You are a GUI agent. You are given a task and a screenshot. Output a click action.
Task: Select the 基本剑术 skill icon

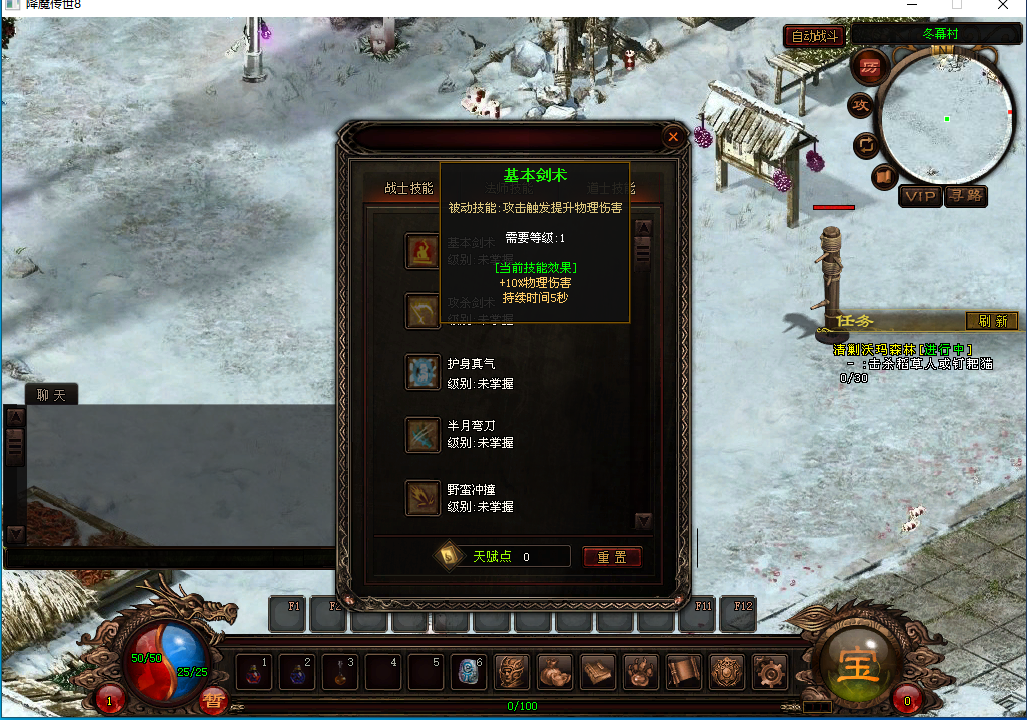[x=423, y=250]
